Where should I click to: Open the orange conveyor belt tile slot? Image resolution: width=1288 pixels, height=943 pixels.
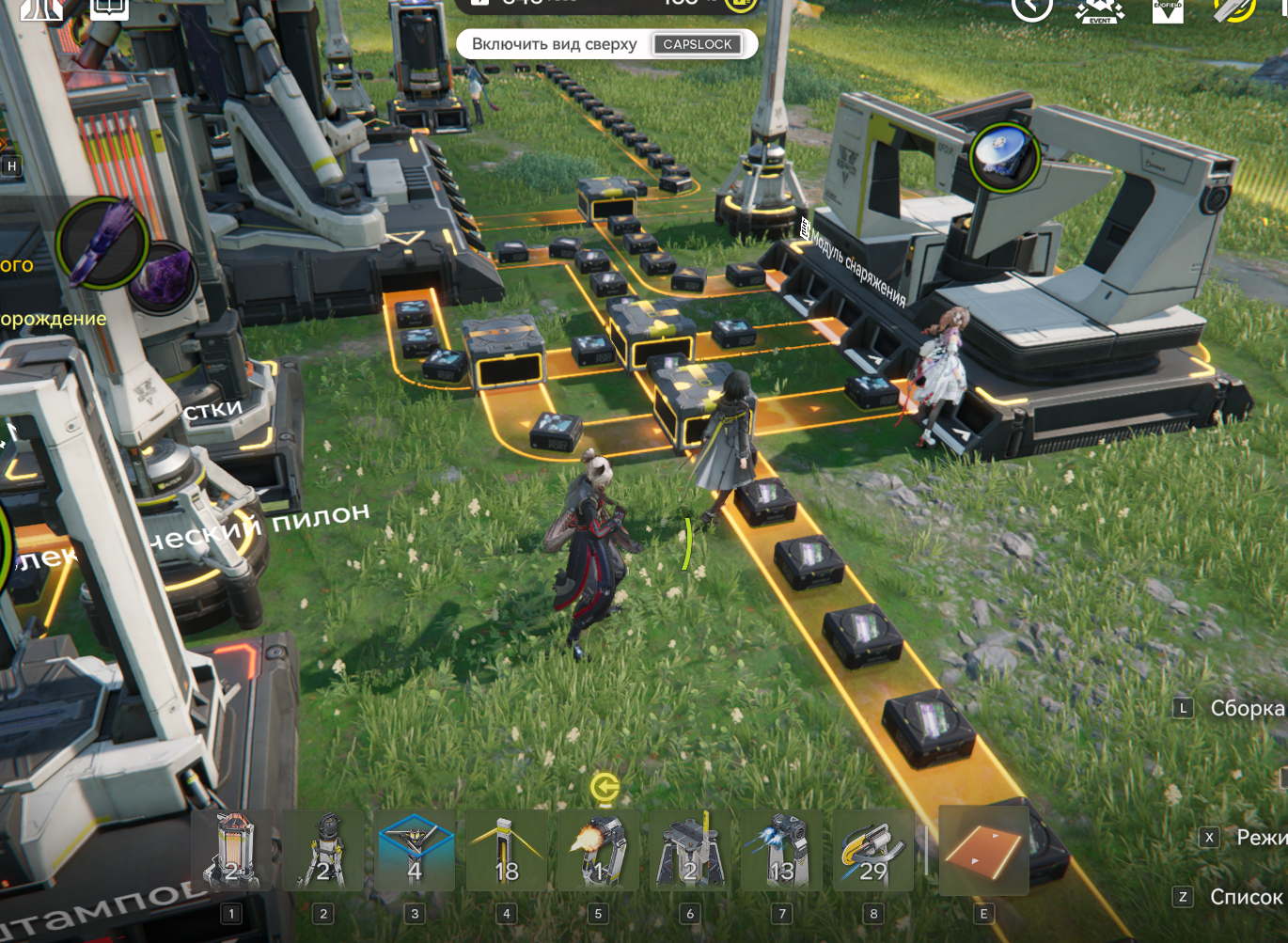point(983,850)
